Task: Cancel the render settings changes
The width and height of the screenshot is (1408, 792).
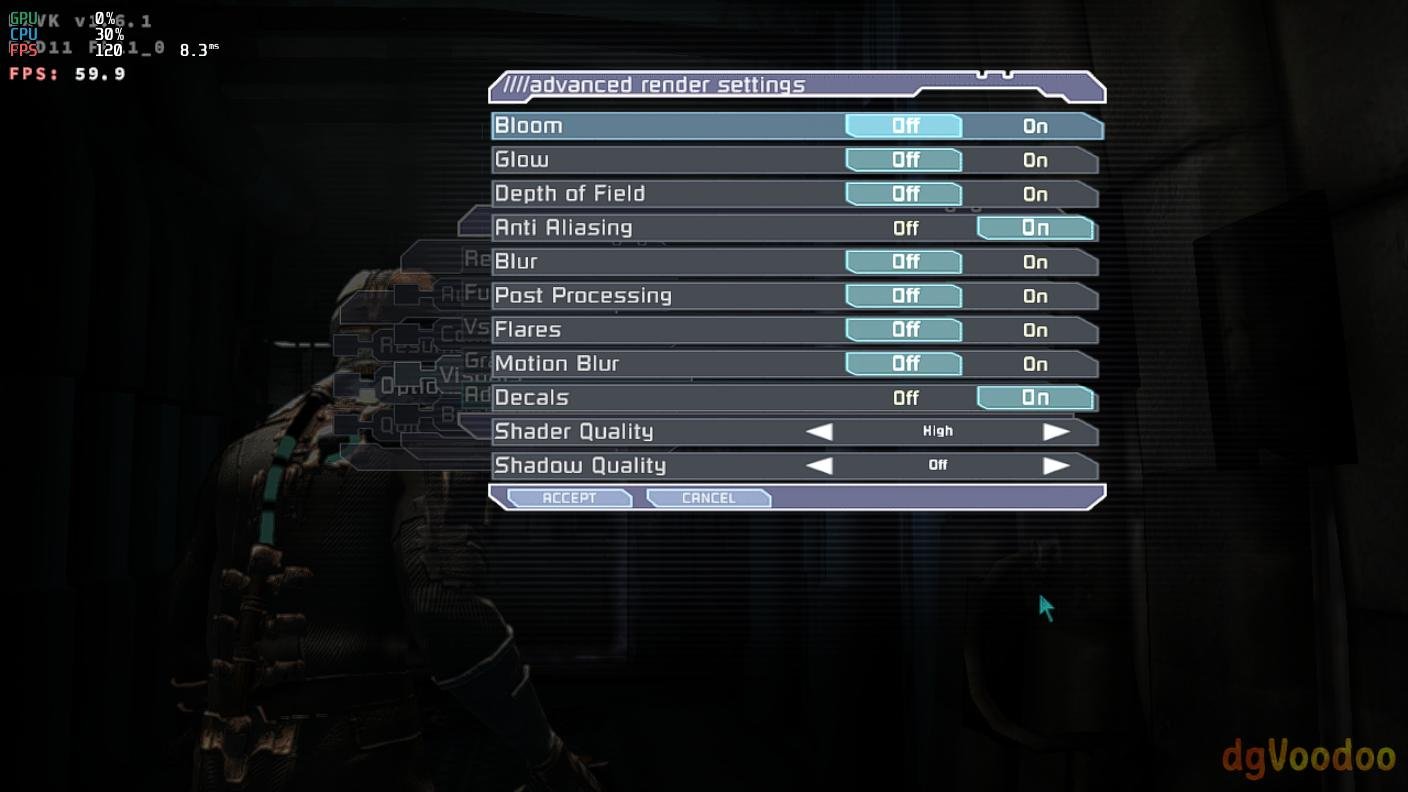Action: click(708, 498)
